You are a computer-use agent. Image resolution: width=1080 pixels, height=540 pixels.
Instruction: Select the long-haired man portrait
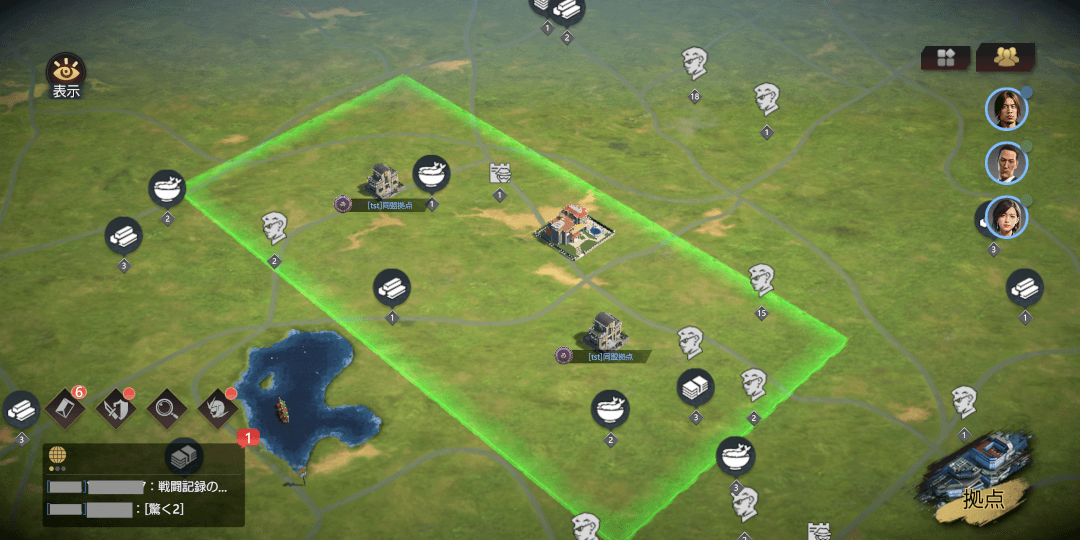pyautogui.click(x=1006, y=109)
